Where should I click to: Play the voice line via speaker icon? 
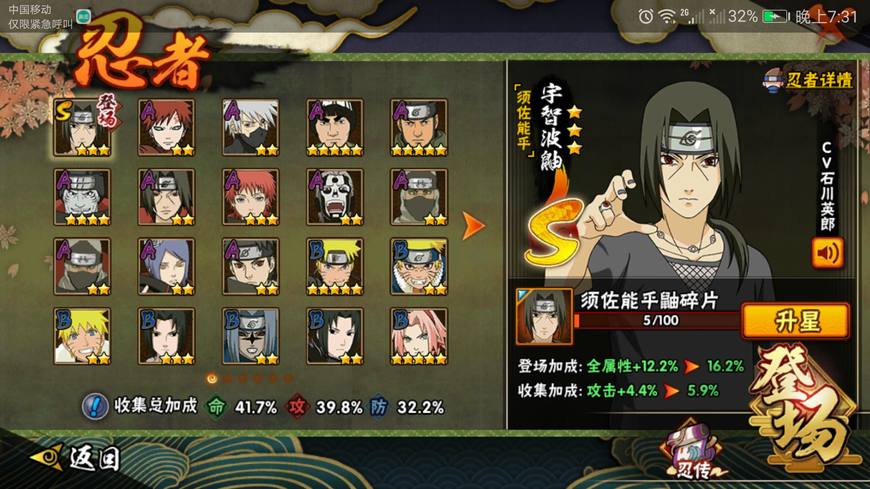[827, 253]
